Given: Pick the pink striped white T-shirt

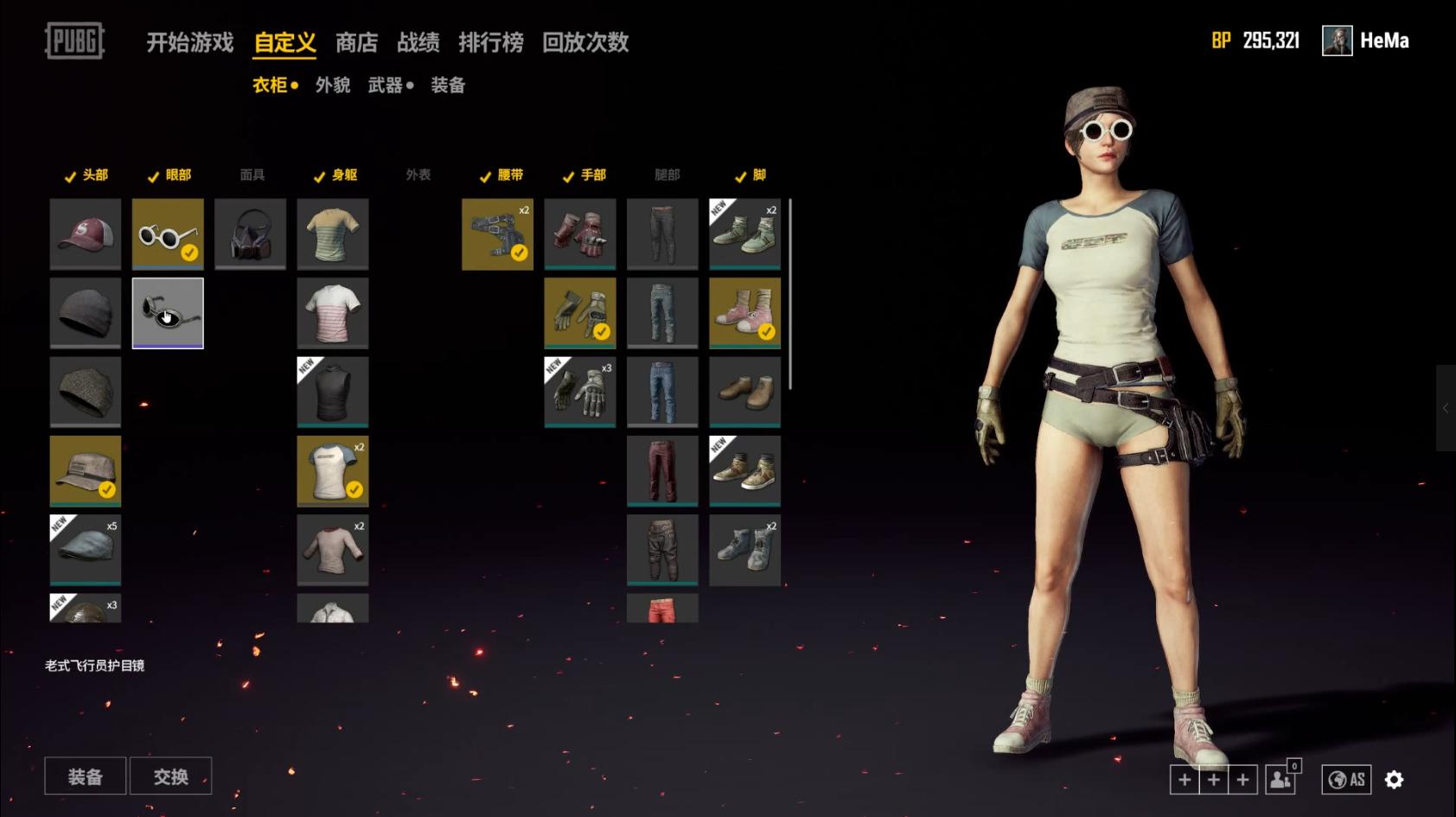Looking at the screenshot, I should pos(333,313).
